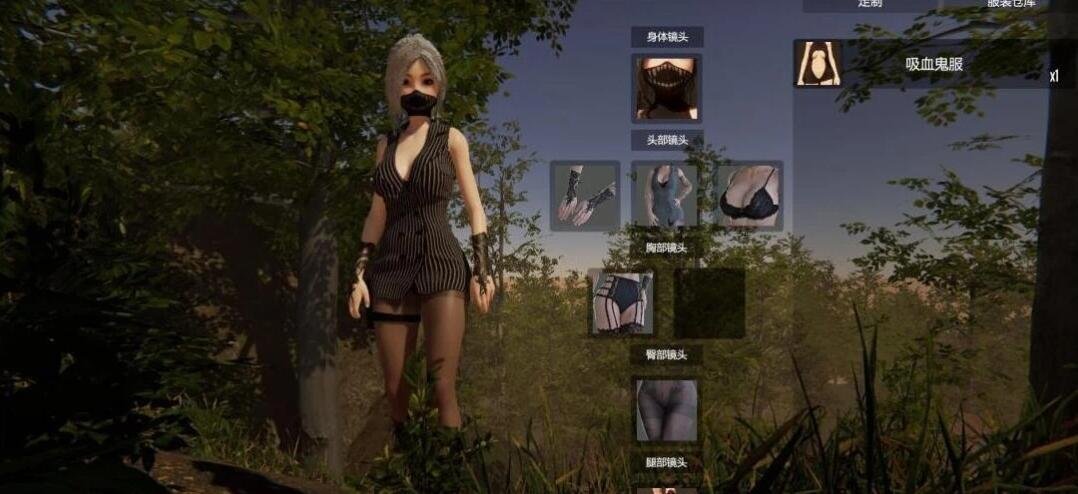Choose the black bra equipment slot

pyautogui.click(x=748, y=195)
